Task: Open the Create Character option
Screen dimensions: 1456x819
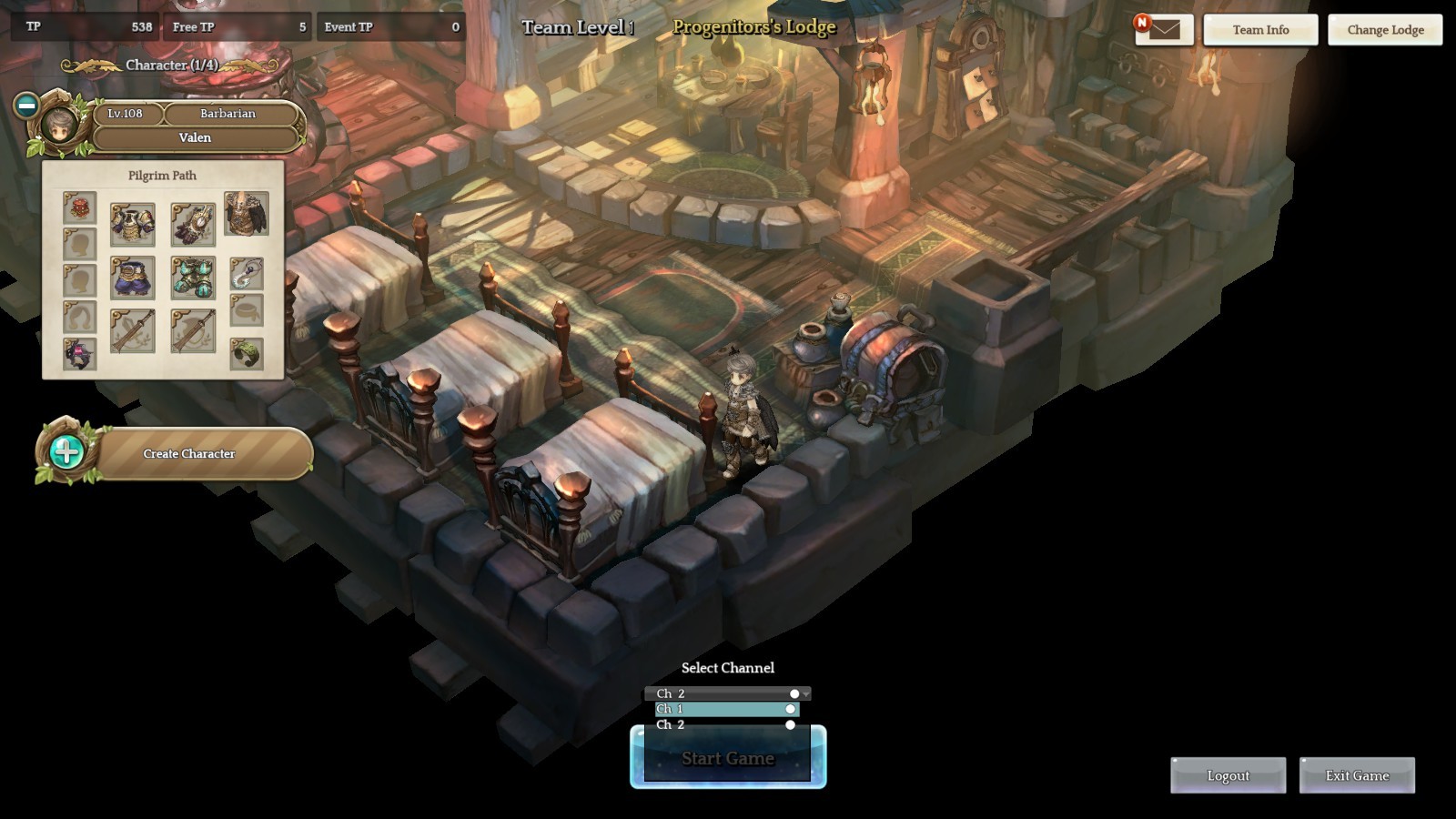Action: 189,453
